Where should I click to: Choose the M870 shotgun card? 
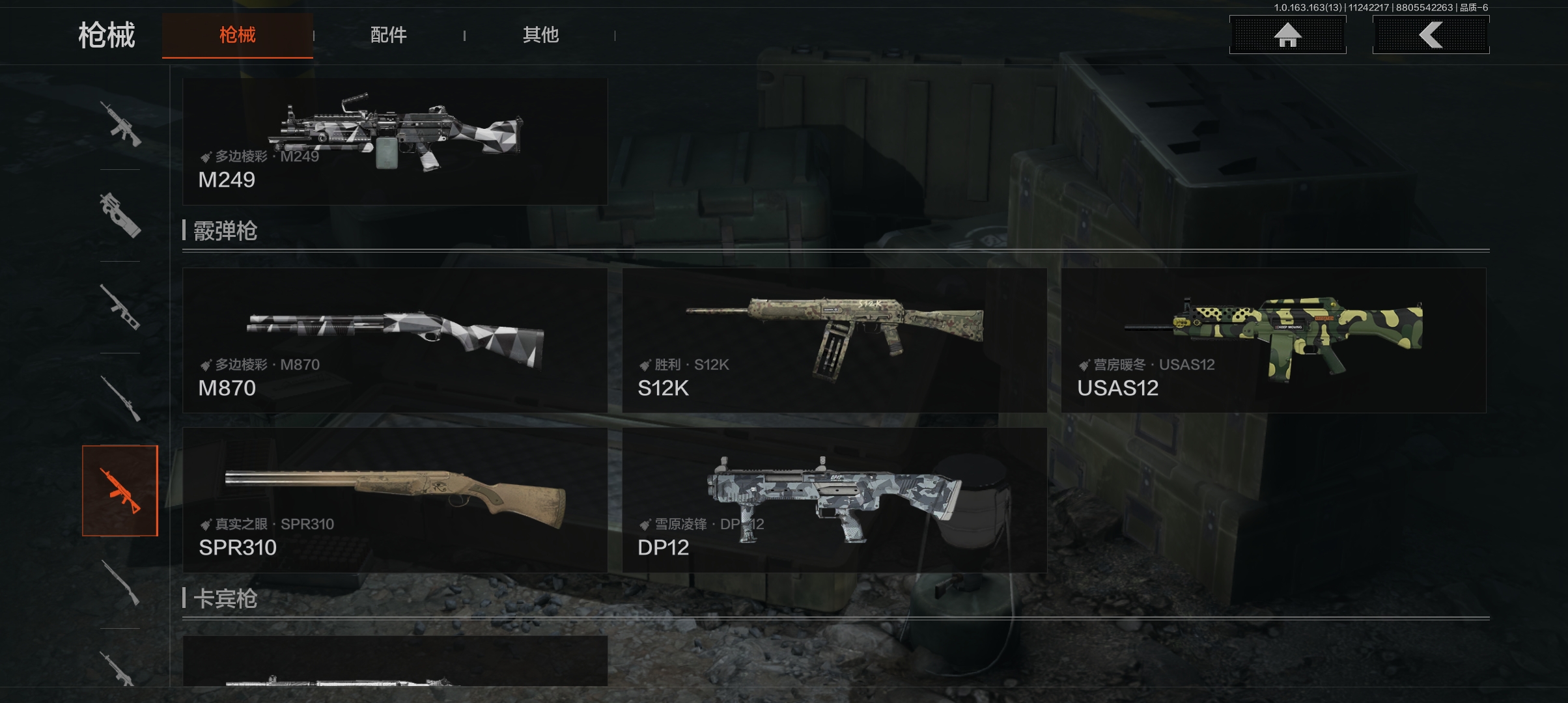[395, 340]
